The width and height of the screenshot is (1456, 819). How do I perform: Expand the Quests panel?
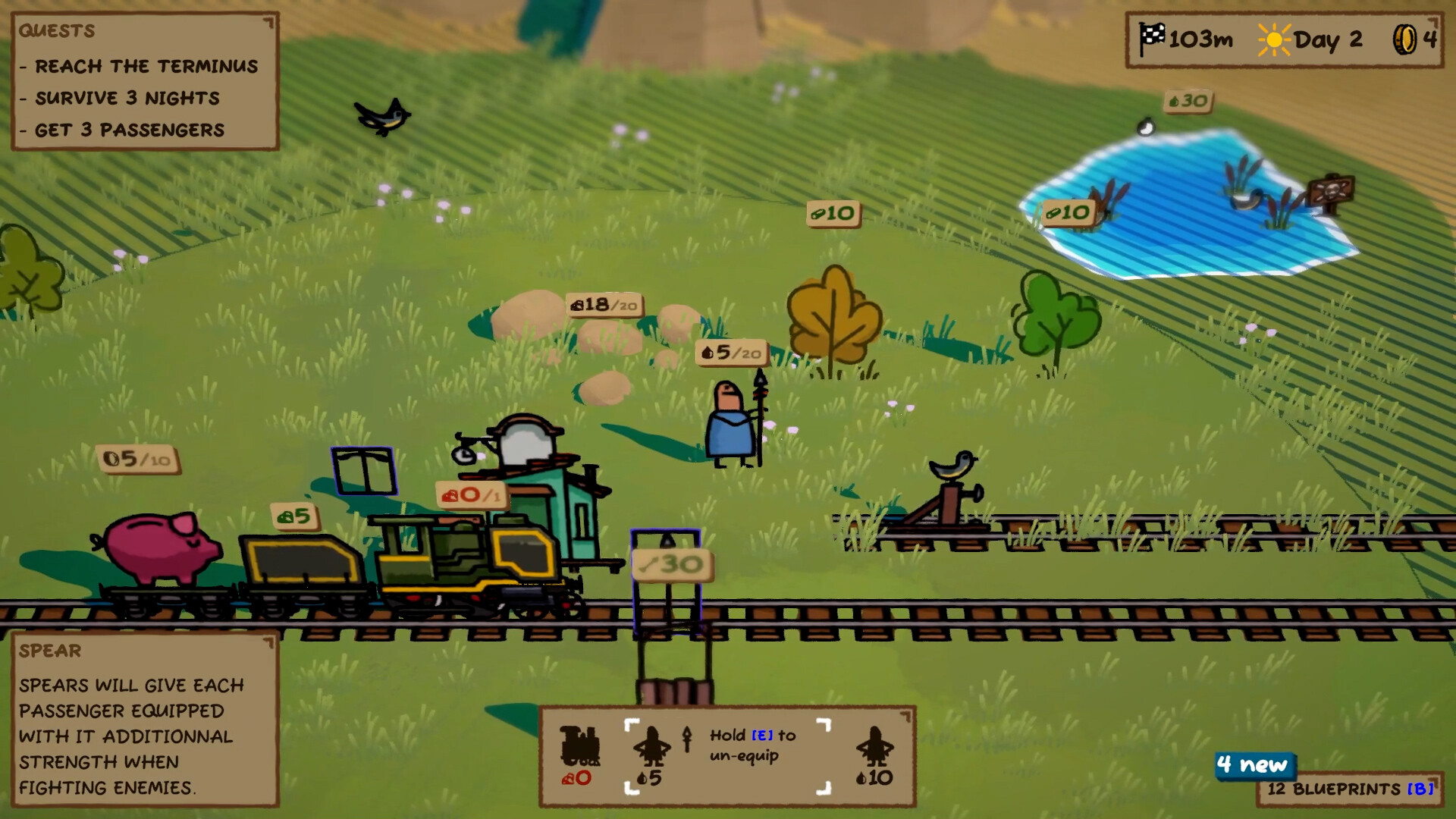click(268, 23)
